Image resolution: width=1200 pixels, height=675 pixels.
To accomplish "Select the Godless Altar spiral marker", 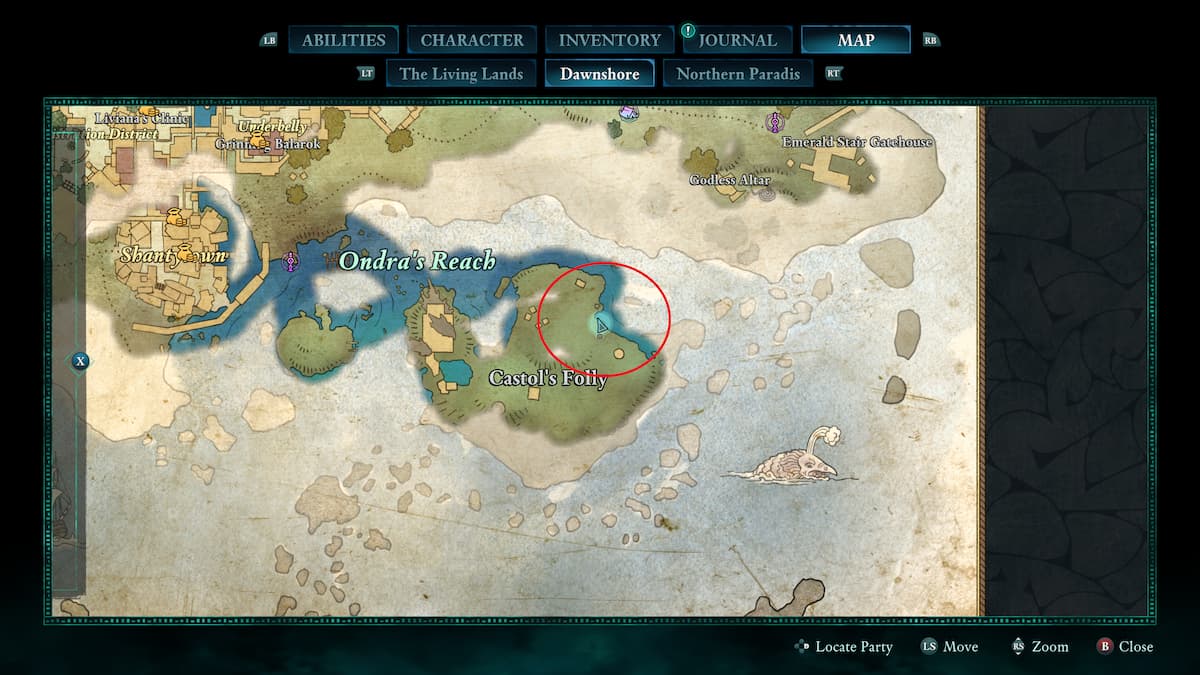I will point(767,194).
